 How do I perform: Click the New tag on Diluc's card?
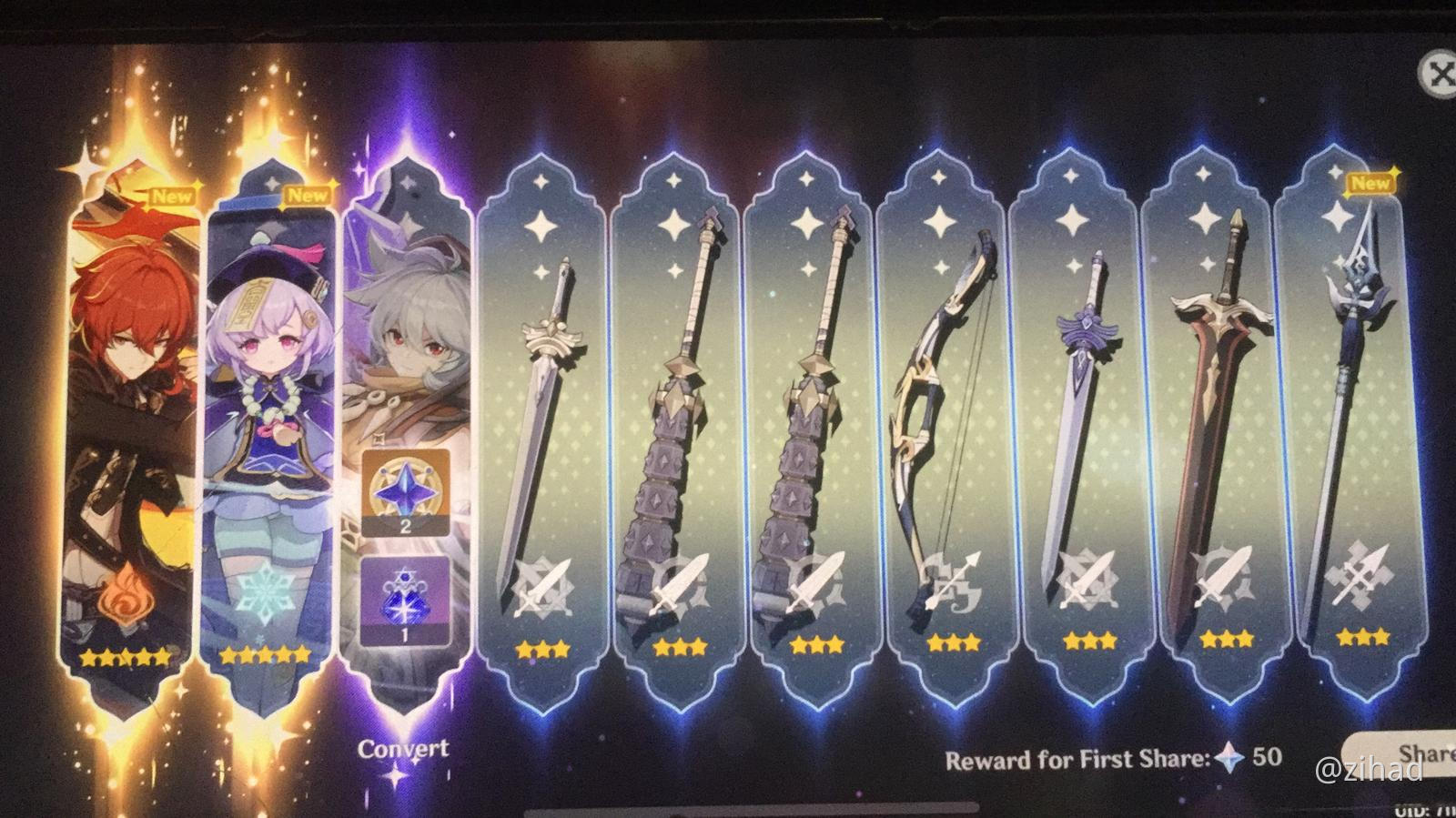[173, 195]
